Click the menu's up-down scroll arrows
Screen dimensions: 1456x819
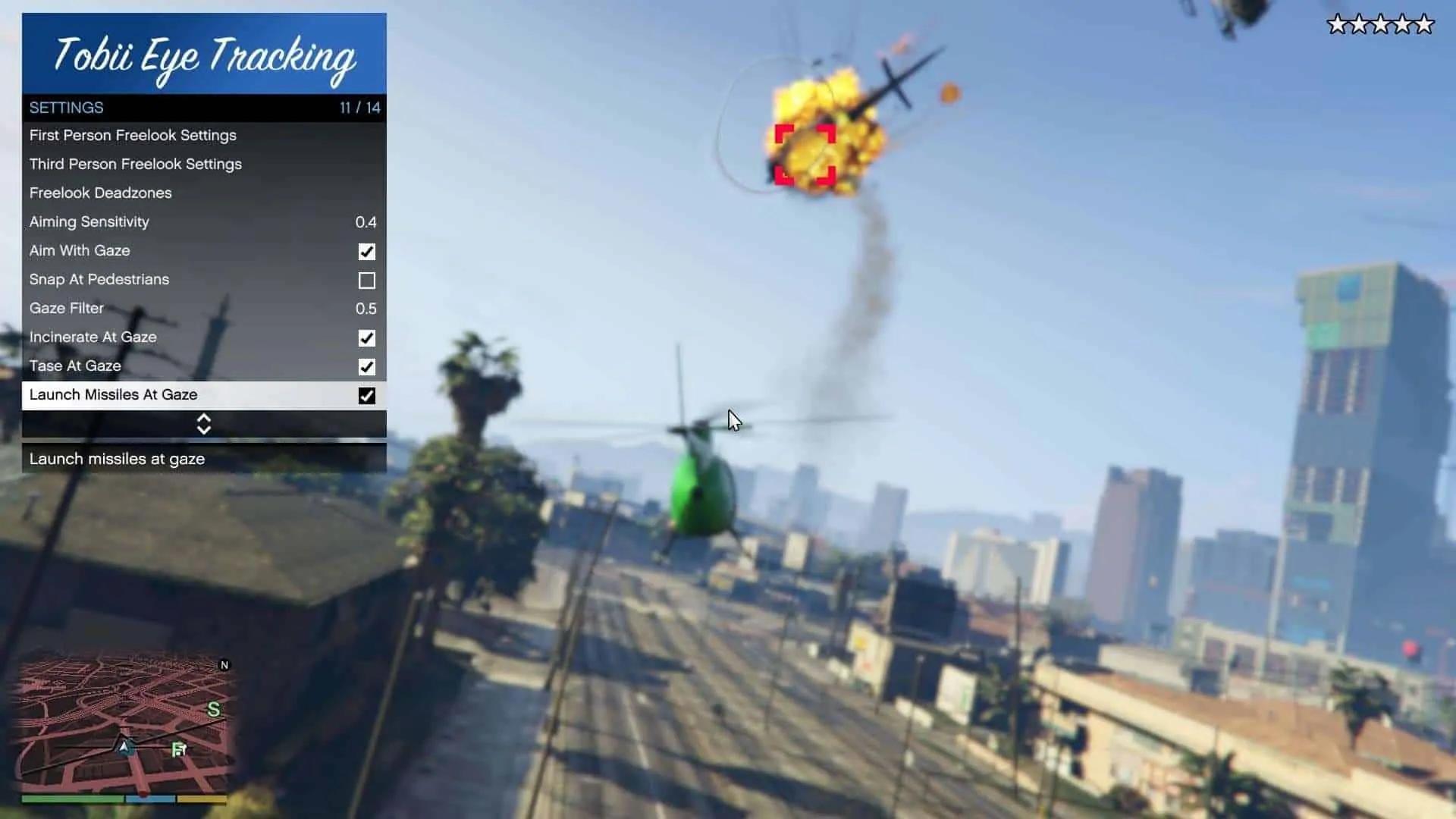(x=204, y=424)
